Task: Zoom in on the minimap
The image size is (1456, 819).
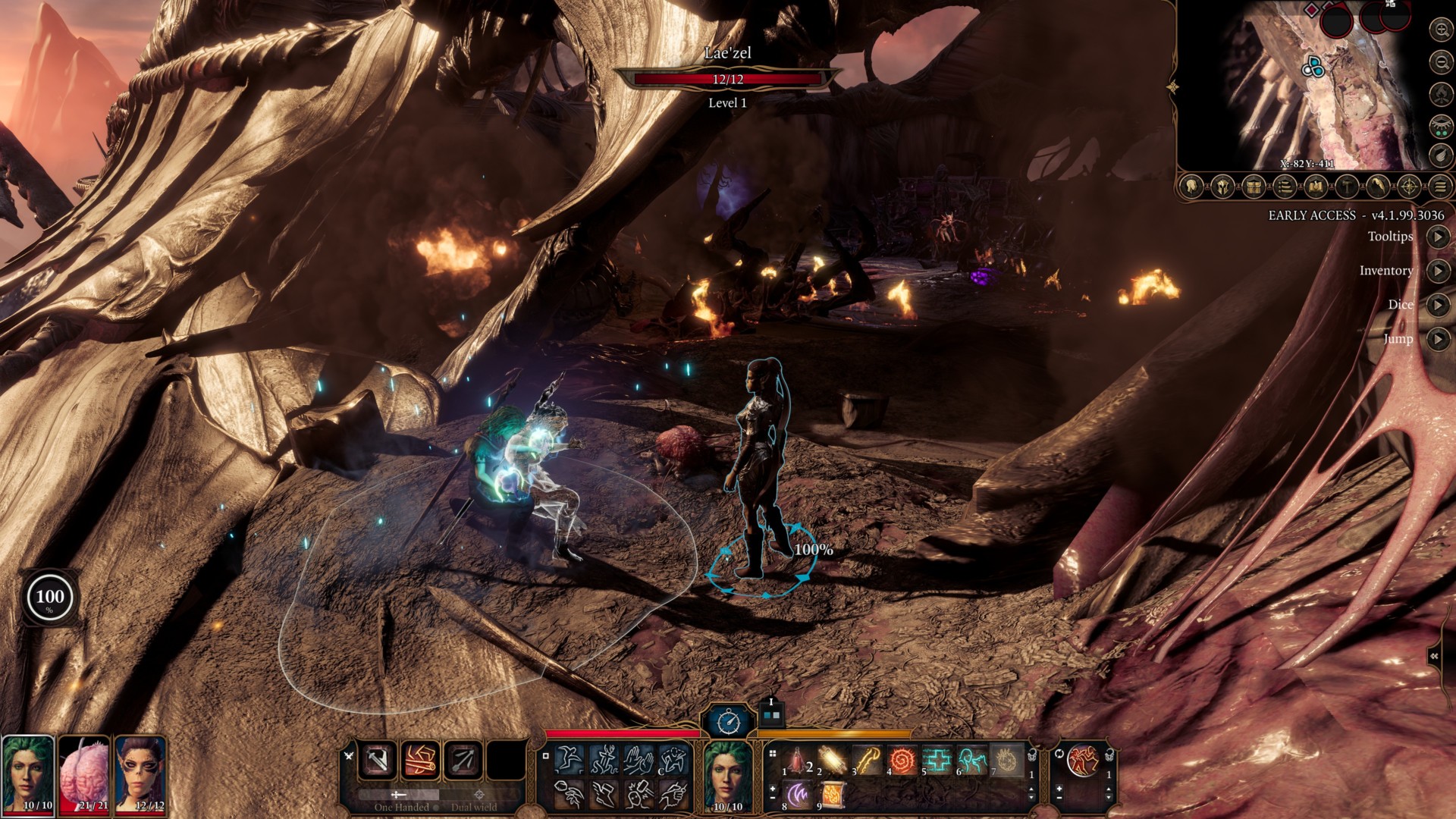Action: 1439,30
